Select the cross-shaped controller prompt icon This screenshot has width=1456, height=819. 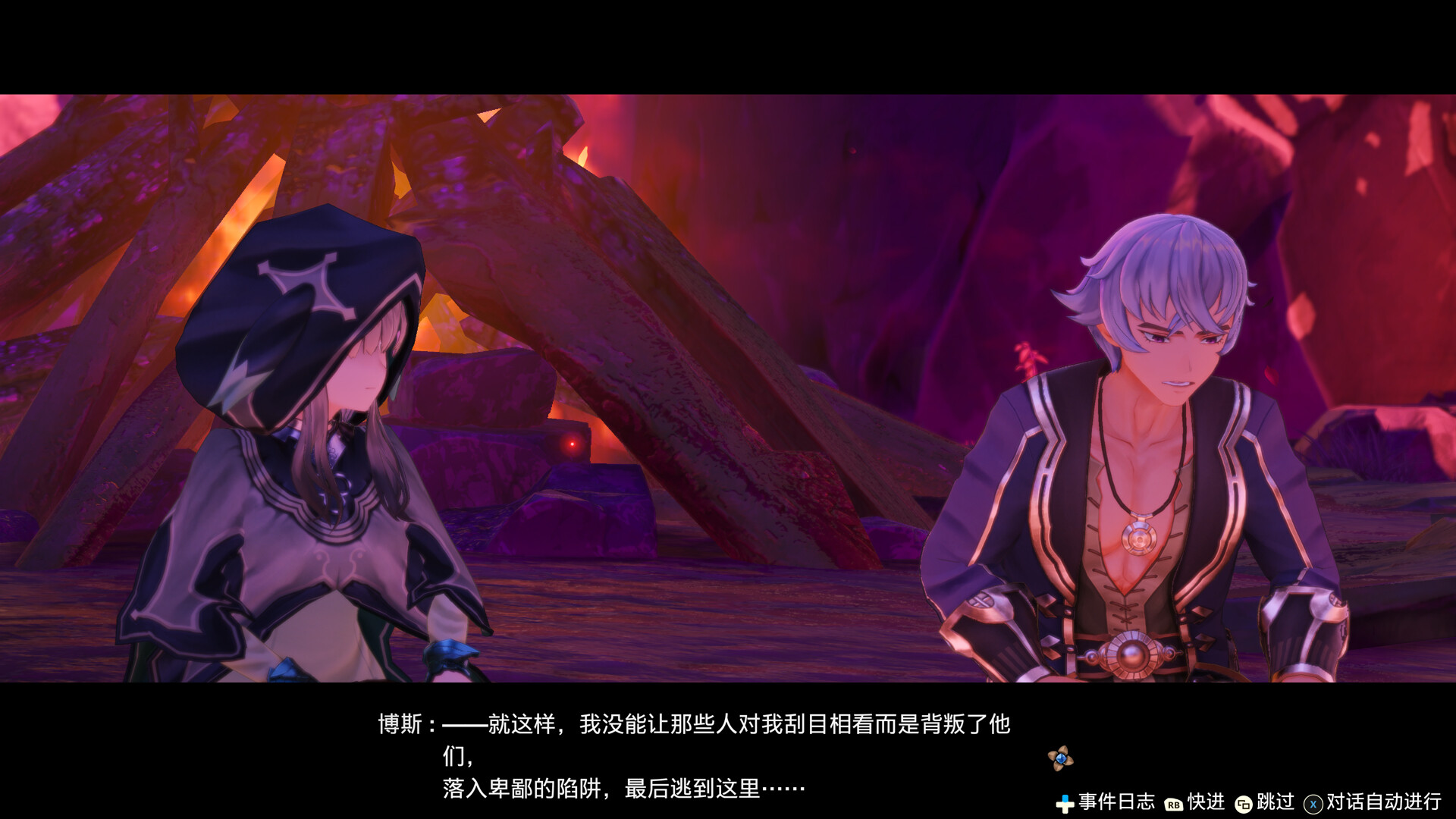click(1065, 802)
